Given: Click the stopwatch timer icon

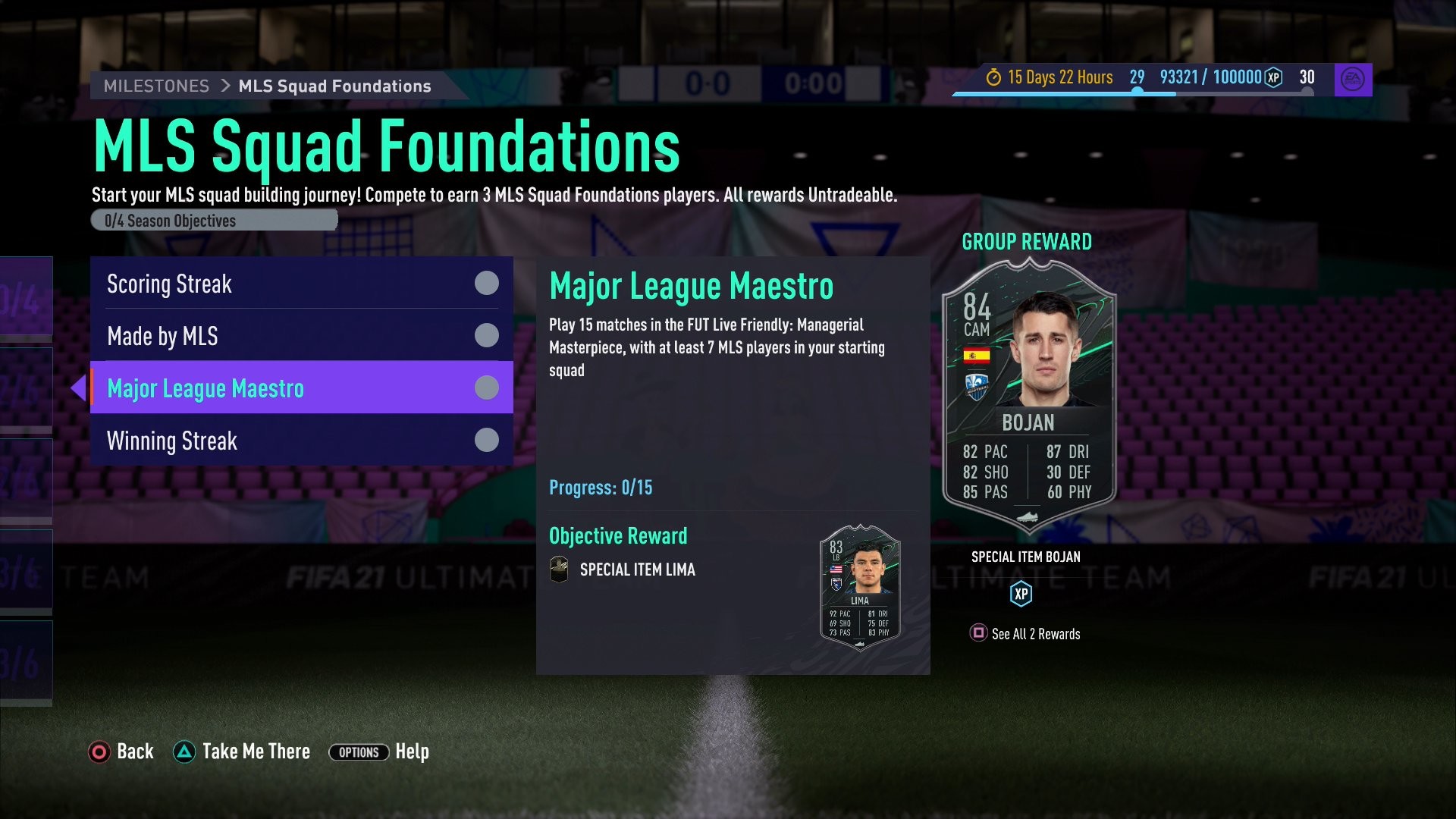Looking at the screenshot, I should (x=993, y=77).
